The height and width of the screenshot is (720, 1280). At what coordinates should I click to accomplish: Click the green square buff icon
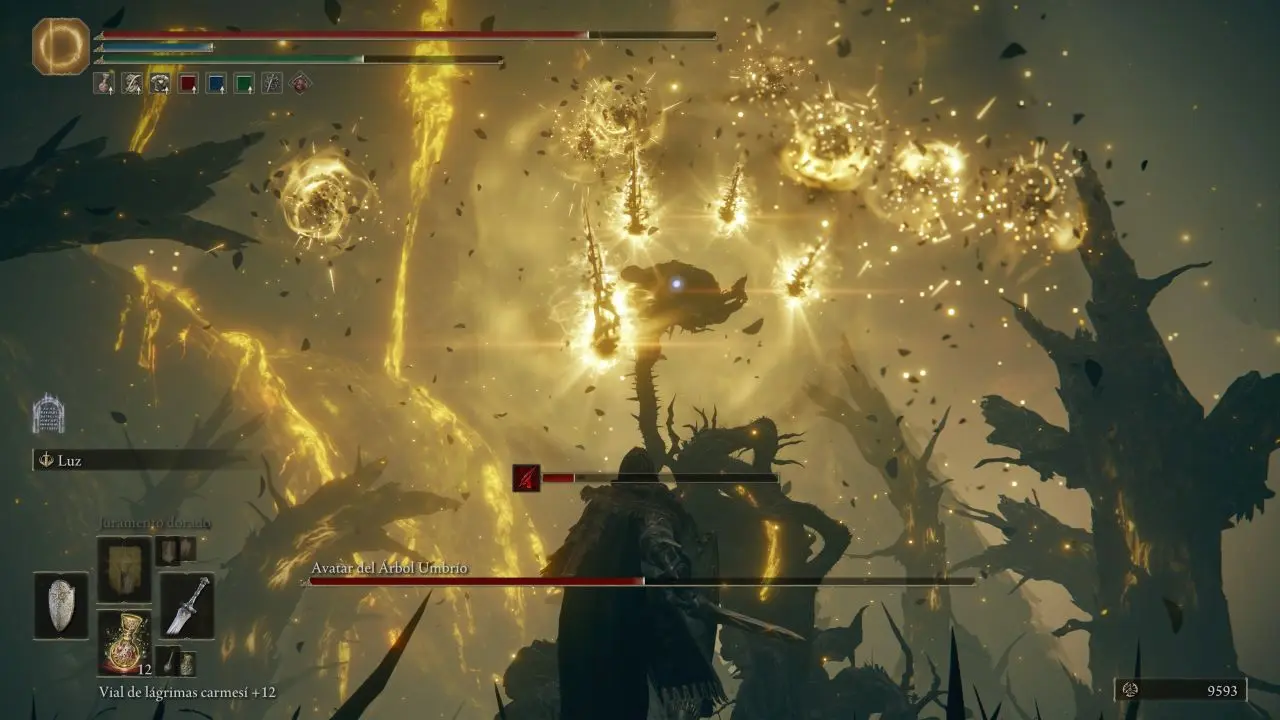(244, 83)
